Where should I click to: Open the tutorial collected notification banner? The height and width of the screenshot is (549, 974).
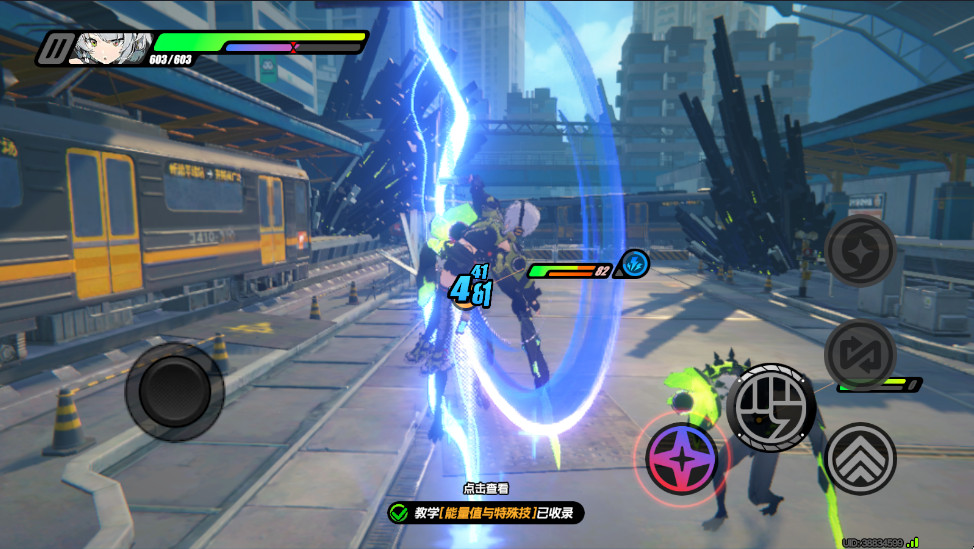click(x=486, y=513)
